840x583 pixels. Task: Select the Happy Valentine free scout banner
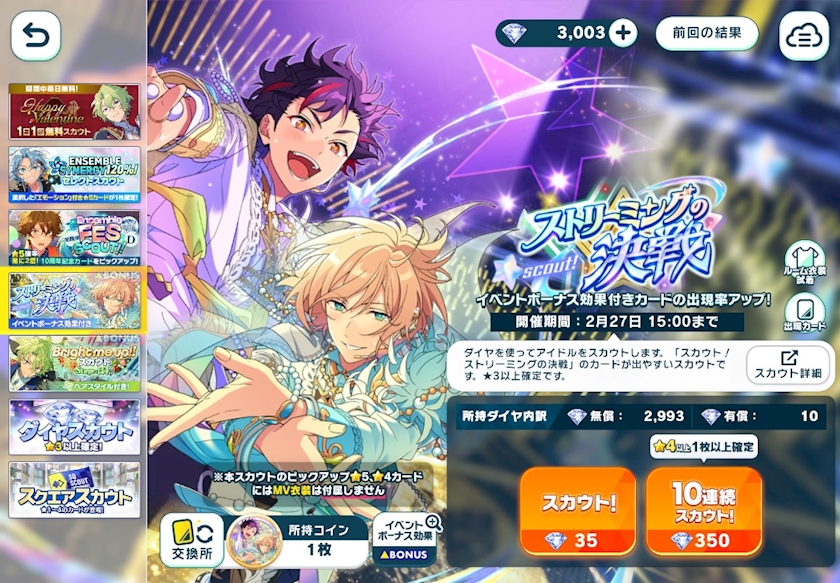pyautogui.click(x=74, y=111)
